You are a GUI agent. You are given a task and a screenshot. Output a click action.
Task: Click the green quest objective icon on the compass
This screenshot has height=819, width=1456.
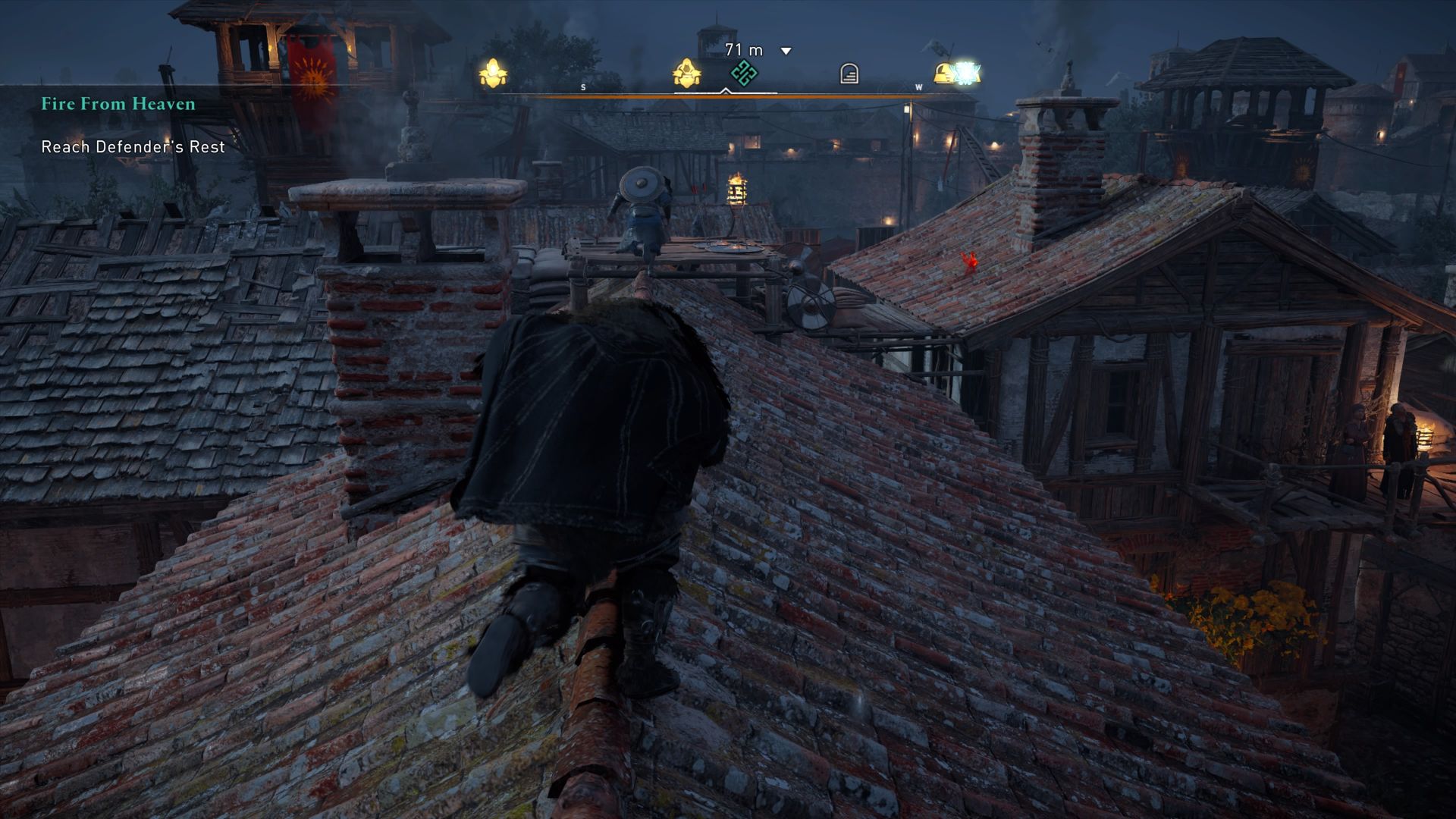pos(743,72)
